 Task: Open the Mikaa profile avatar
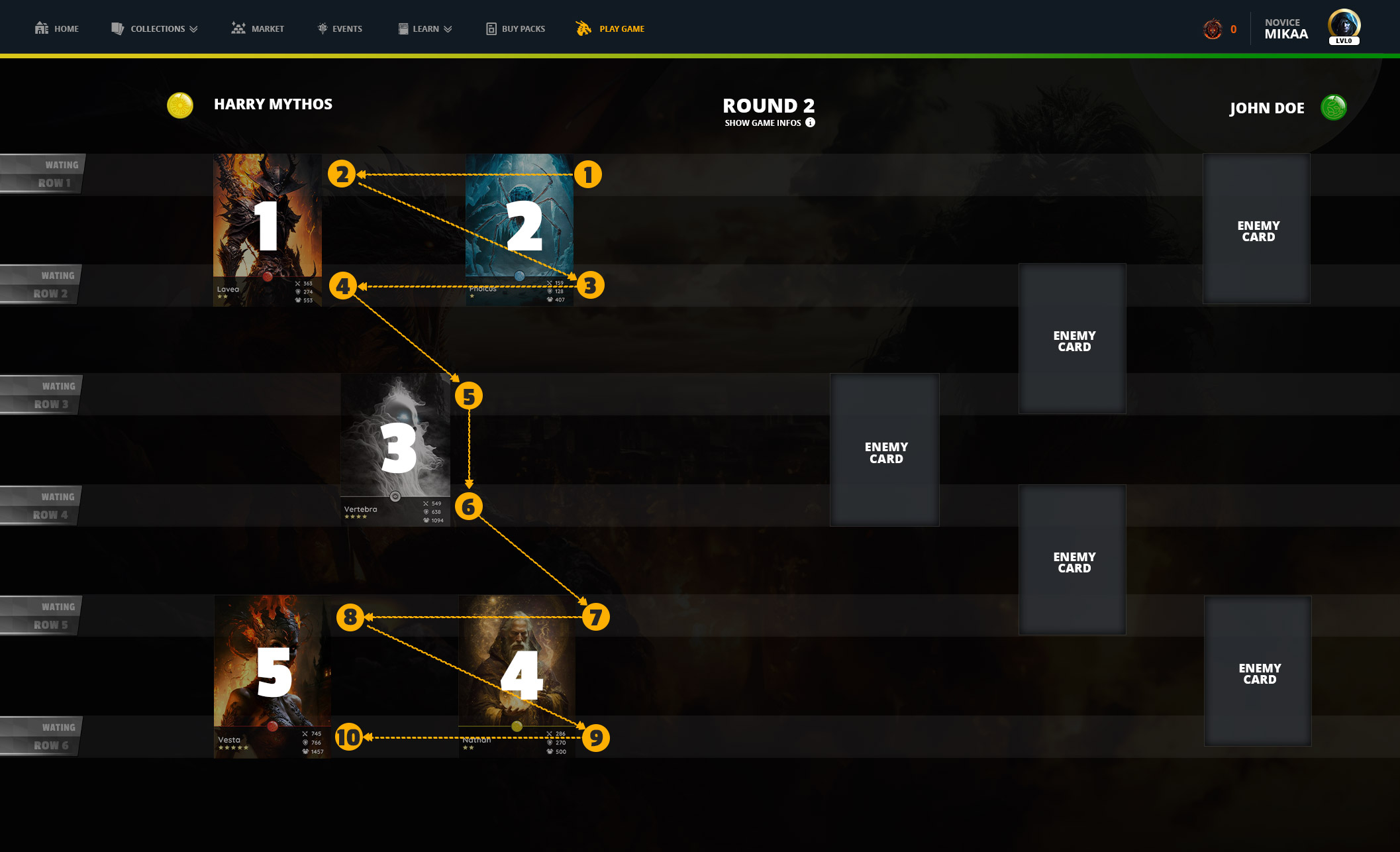pos(1344,27)
